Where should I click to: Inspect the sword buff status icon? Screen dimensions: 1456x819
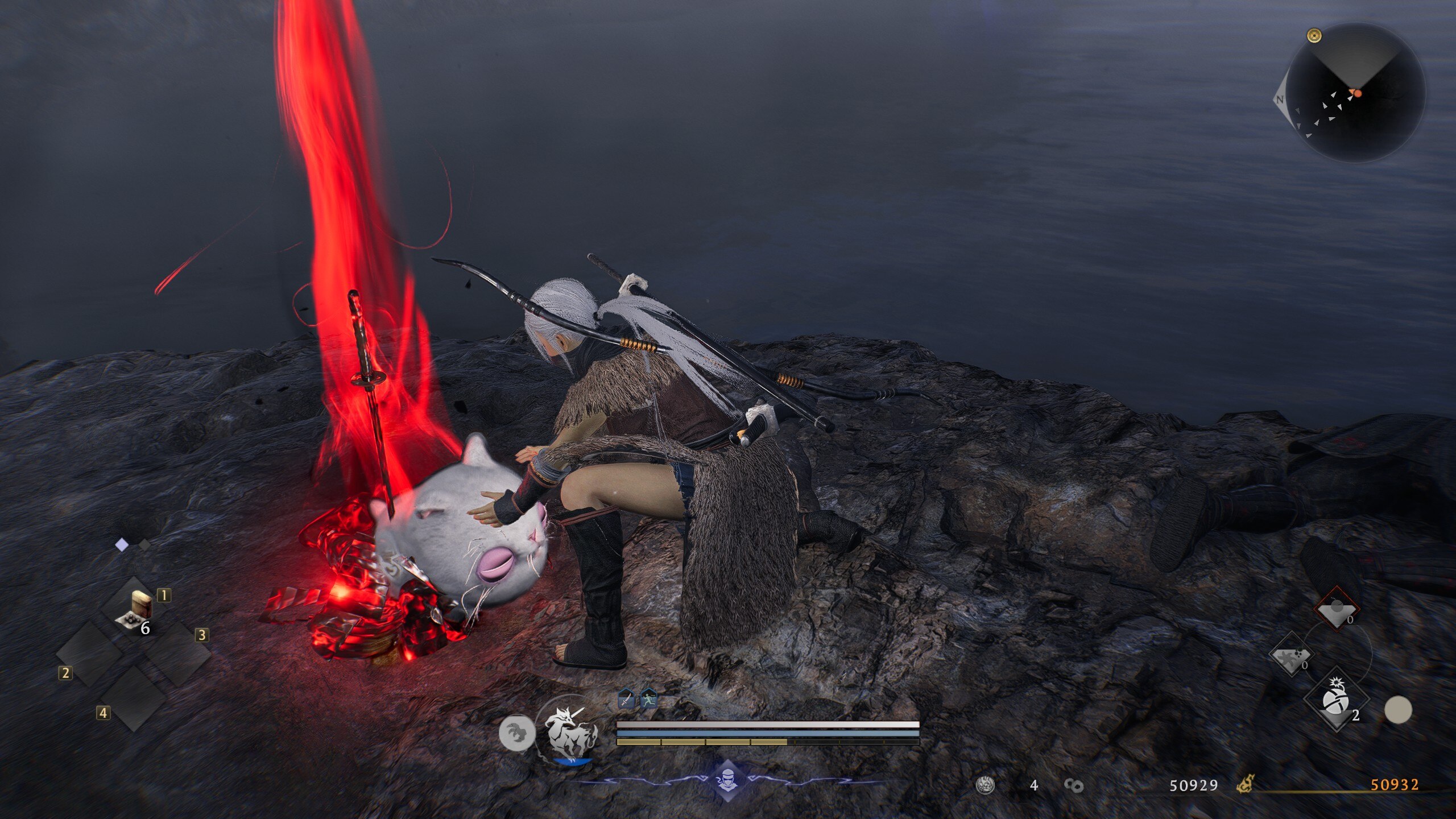(x=626, y=698)
